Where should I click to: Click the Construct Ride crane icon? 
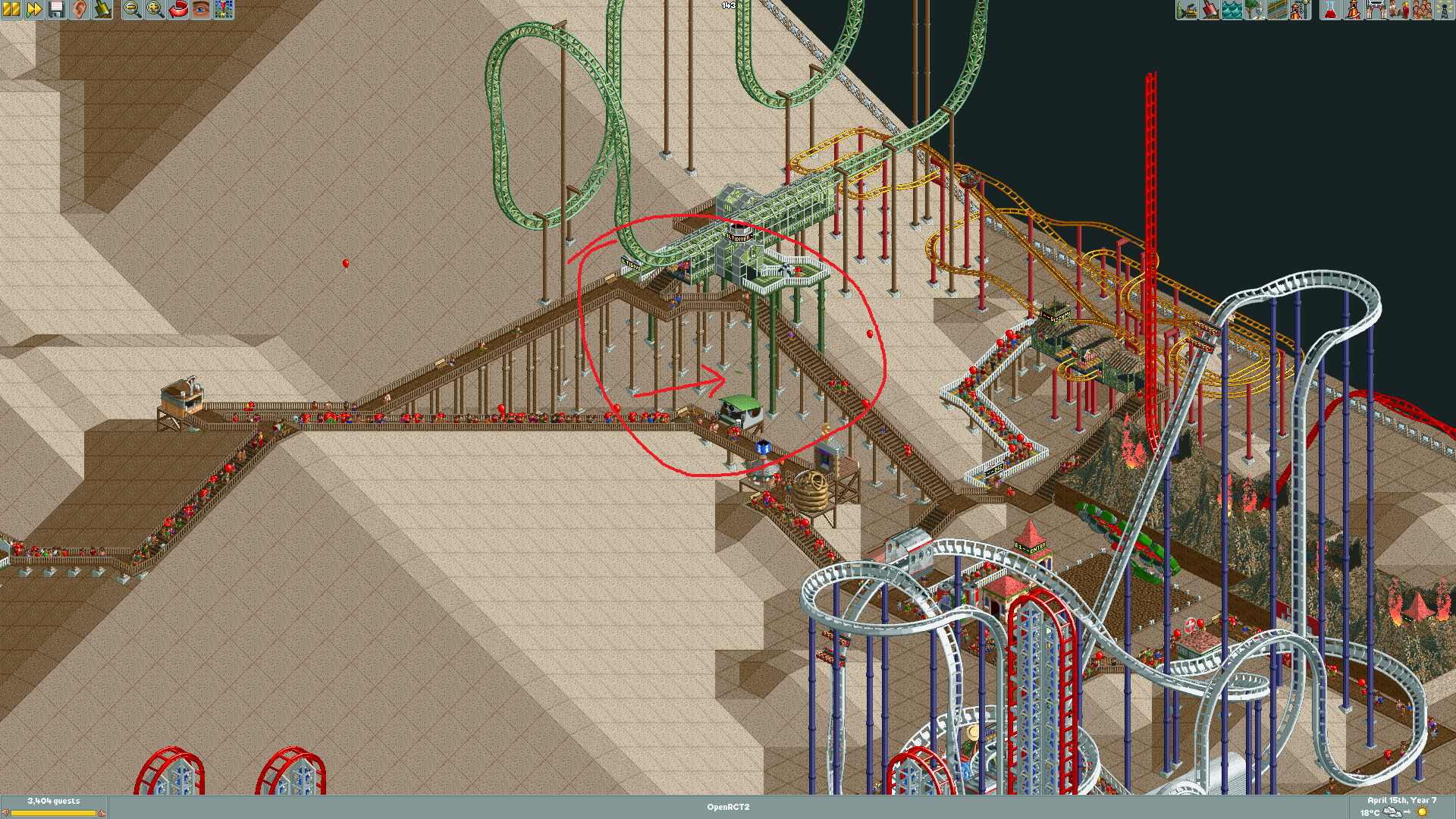click(1301, 10)
